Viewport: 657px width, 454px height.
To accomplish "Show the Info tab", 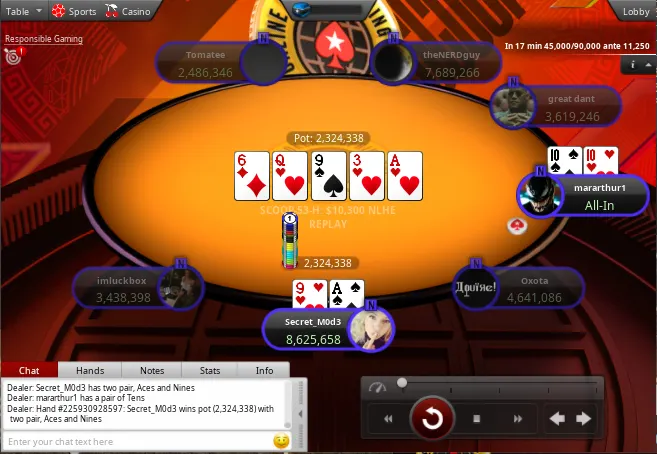I will coord(264,371).
